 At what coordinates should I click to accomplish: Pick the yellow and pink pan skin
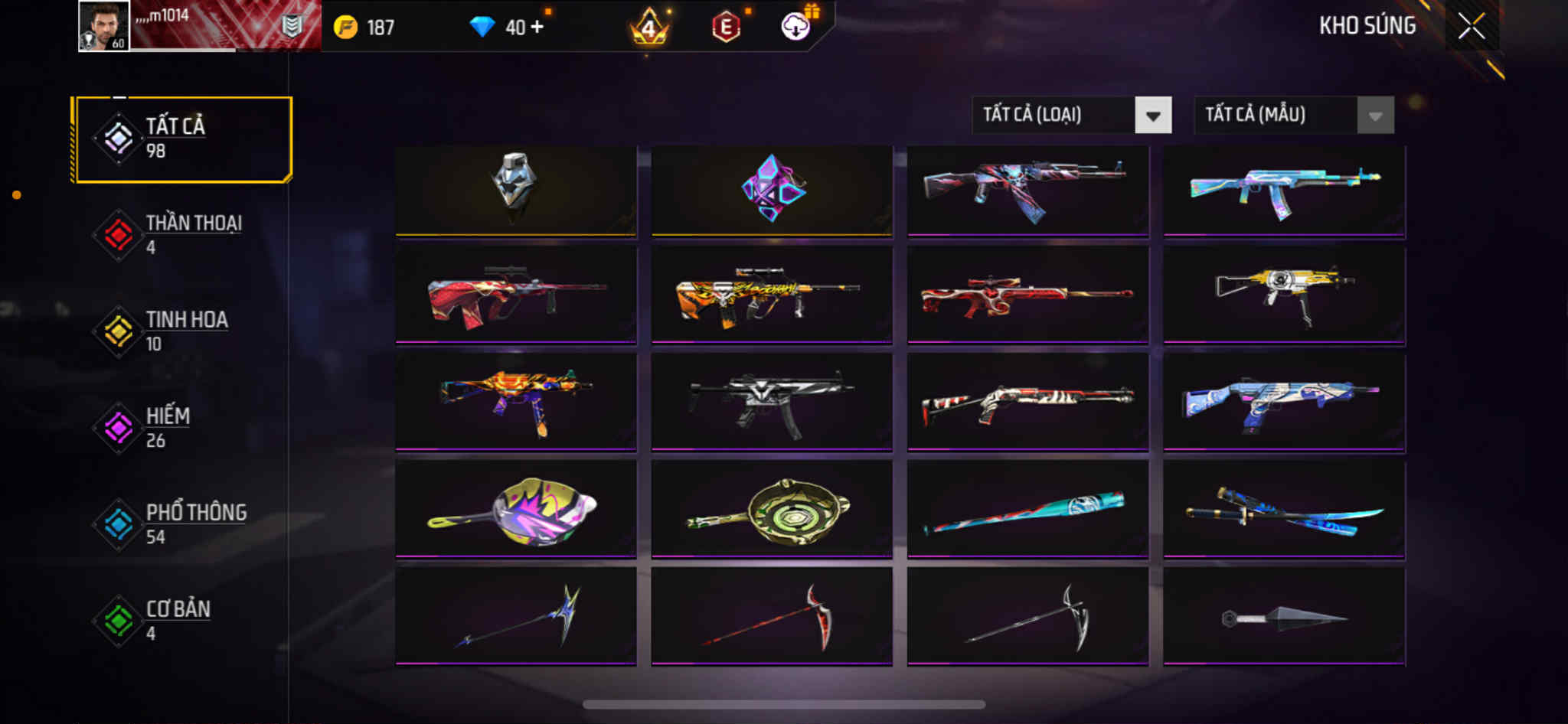515,509
